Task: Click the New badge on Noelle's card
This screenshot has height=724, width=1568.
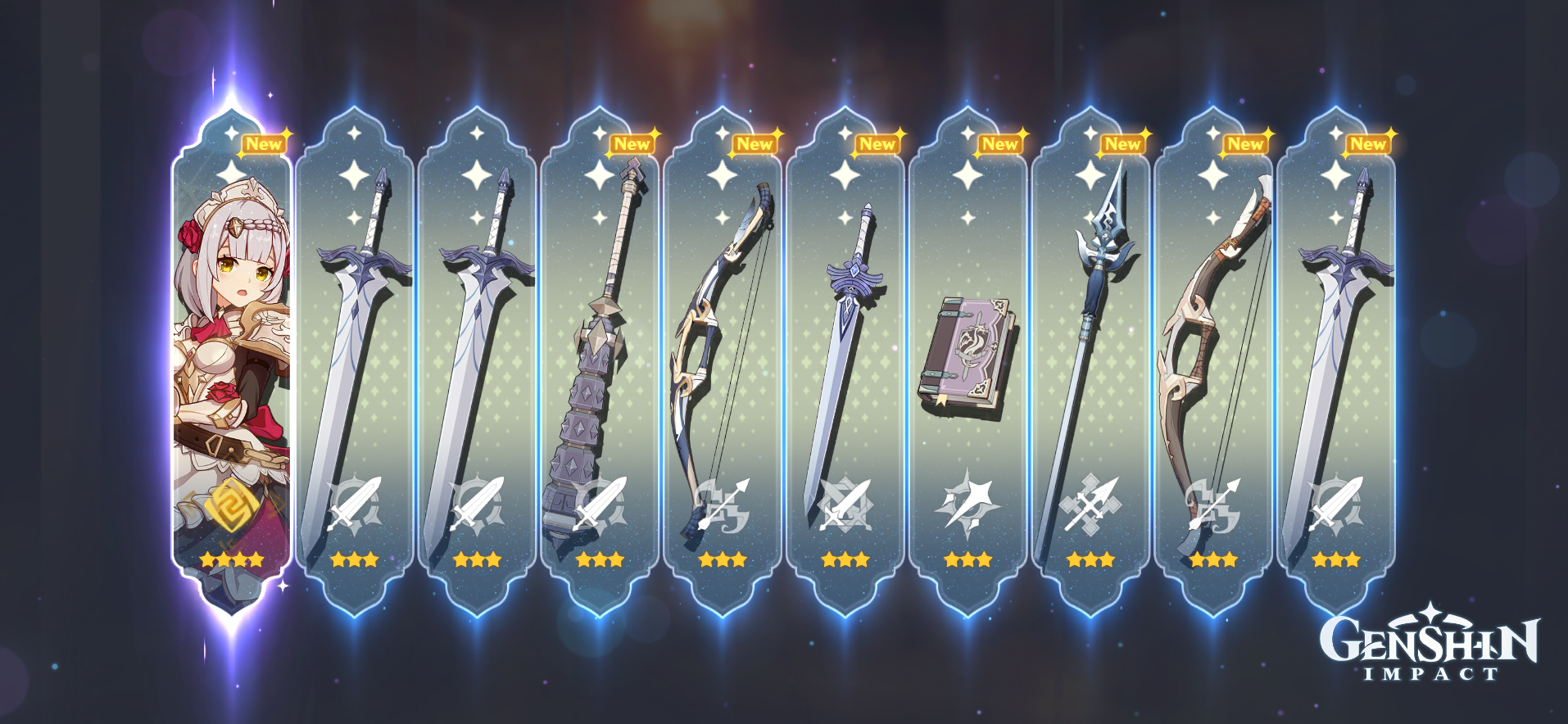Action: (264, 143)
